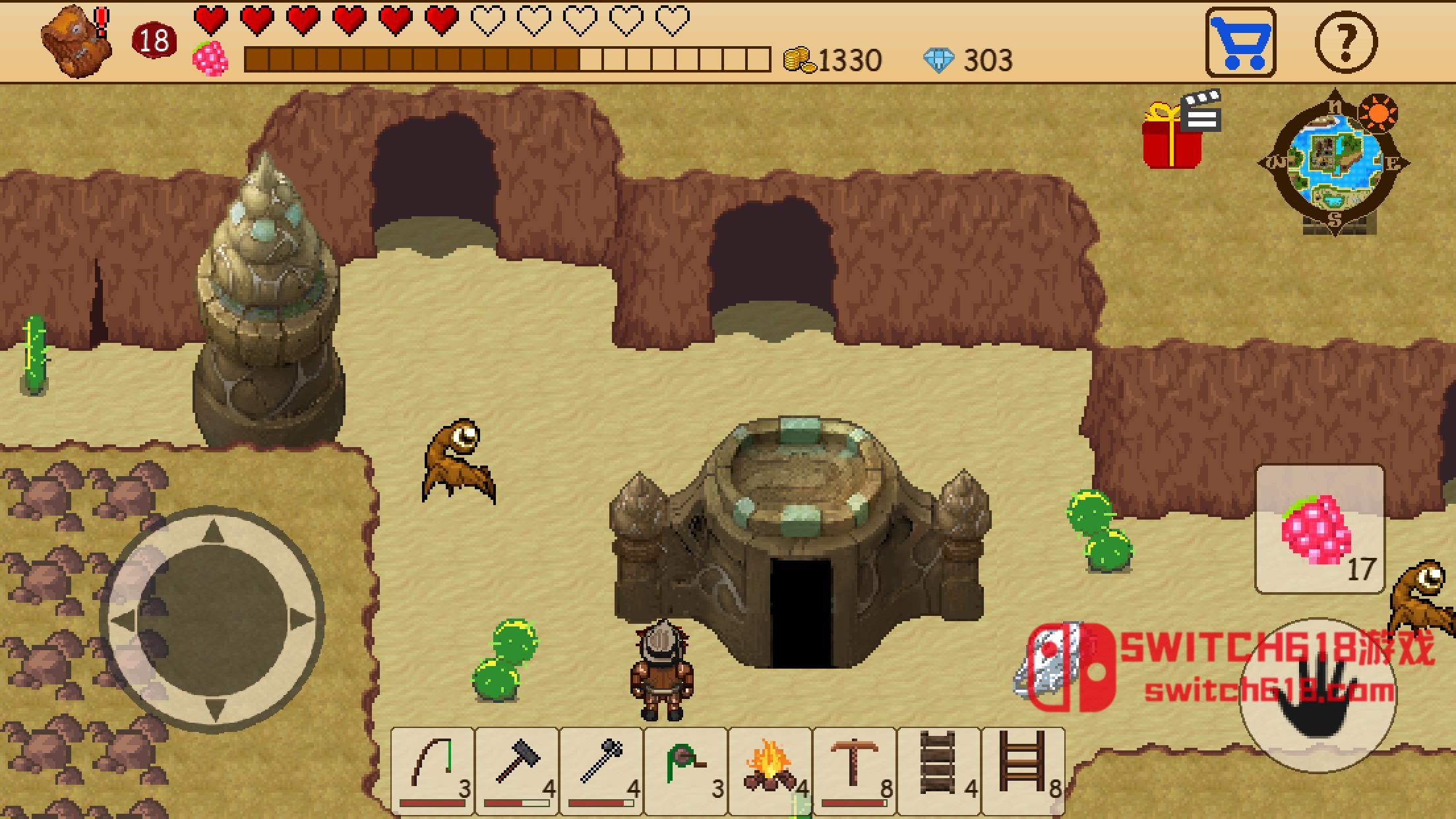Tap the left arrow on the joystick
1456x819 pixels.
point(124,621)
